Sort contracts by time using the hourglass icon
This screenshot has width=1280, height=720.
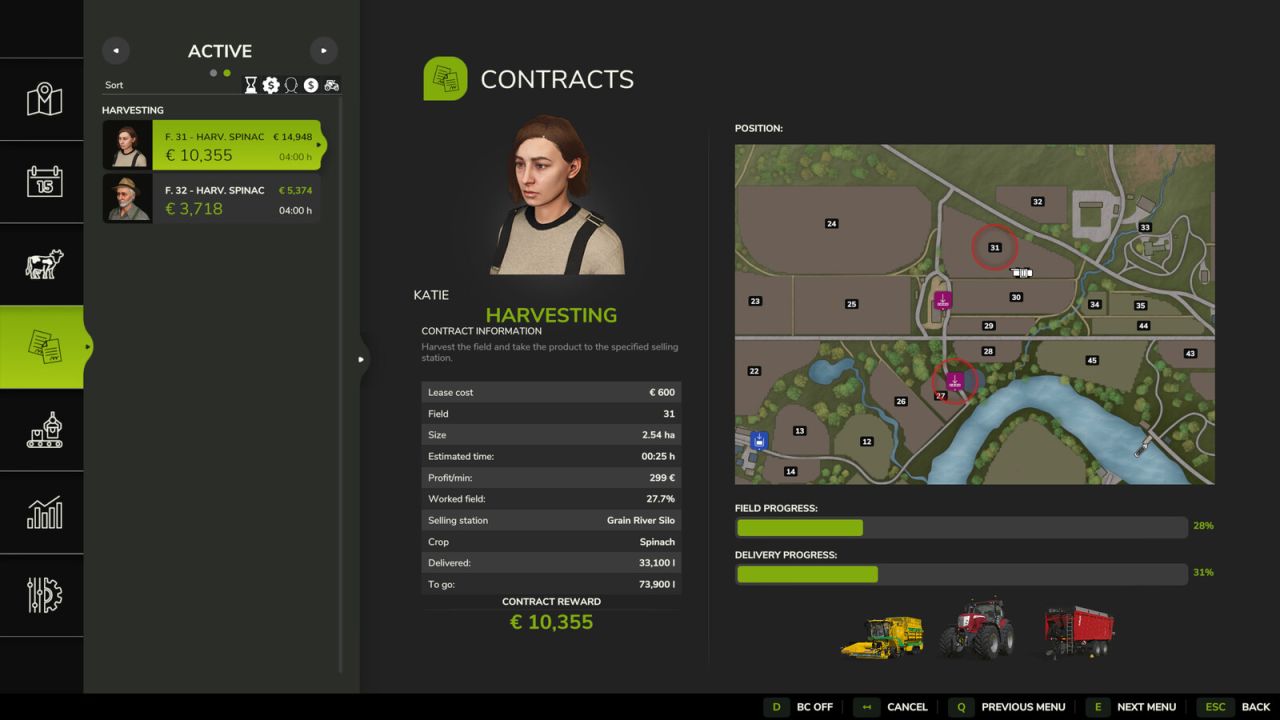(x=251, y=85)
